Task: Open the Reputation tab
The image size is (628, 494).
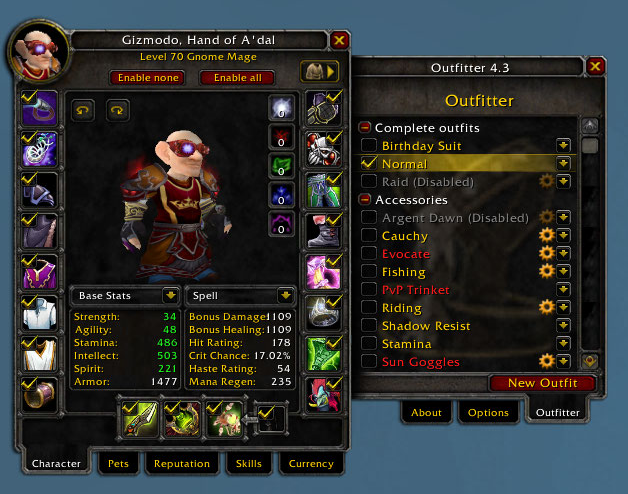Action: tap(182, 464)
